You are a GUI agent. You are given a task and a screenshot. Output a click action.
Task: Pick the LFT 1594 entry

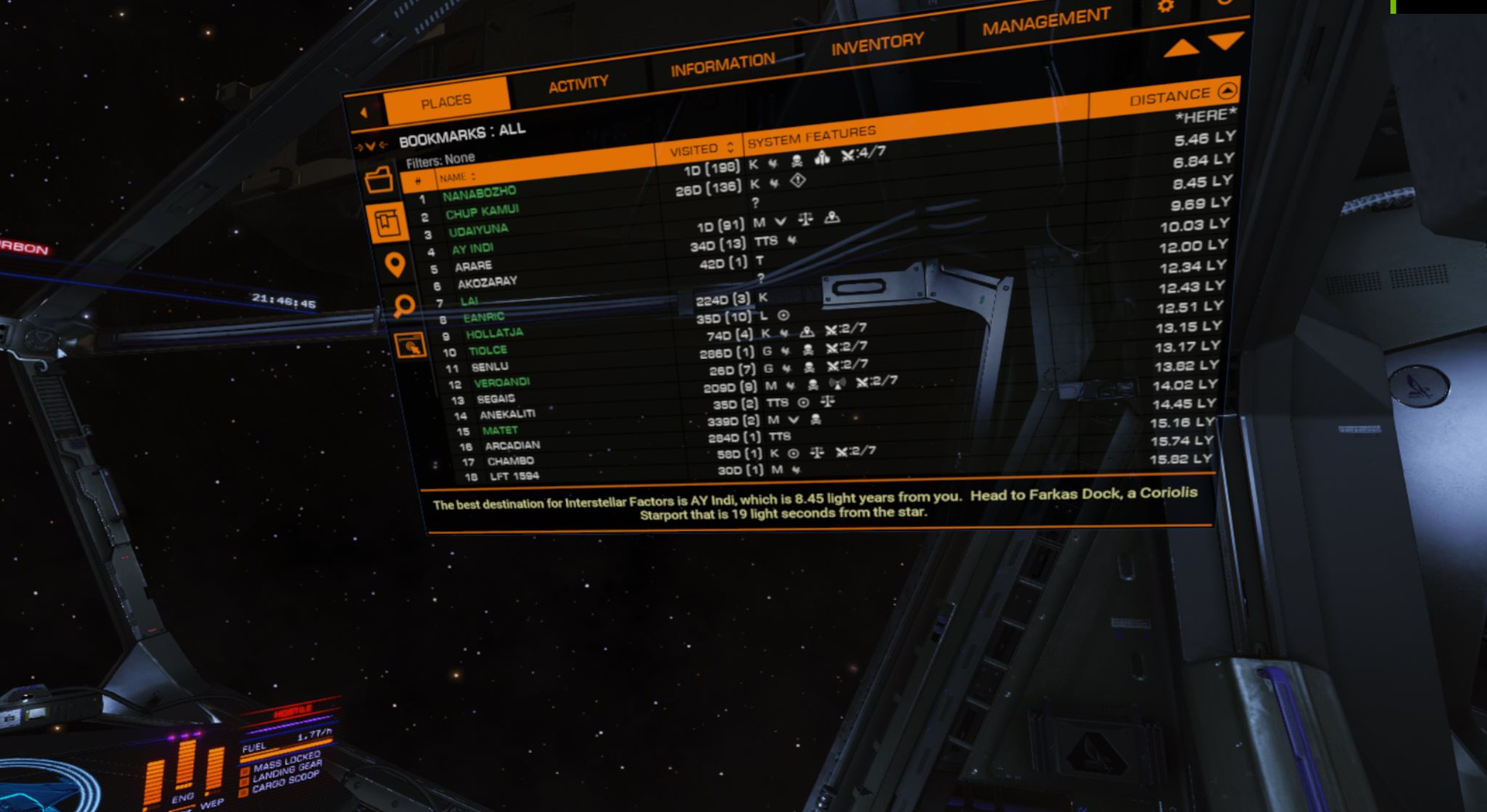514,476
